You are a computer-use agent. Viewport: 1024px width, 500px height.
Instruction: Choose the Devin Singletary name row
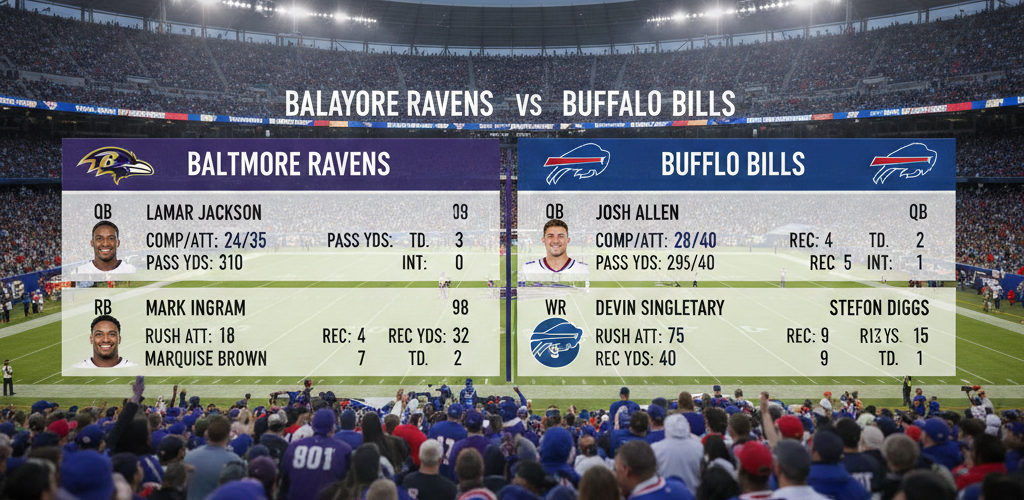coord(659,308)
